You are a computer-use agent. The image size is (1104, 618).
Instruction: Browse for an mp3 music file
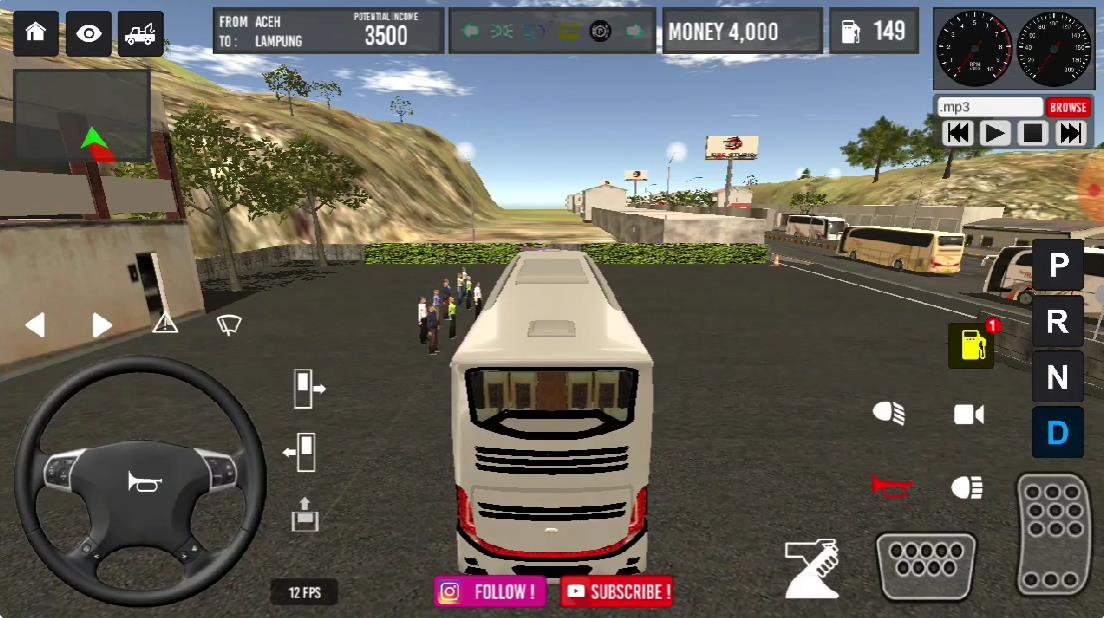(x=1068, y=107)
